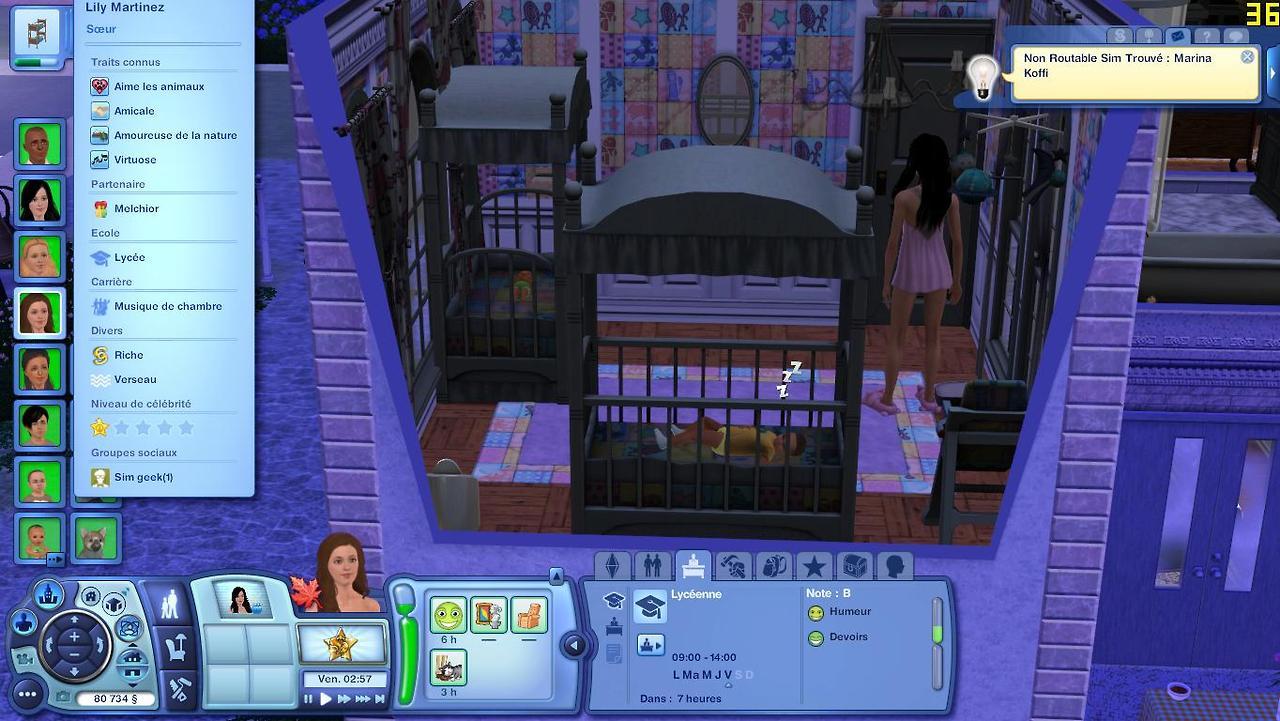Screen dimensions: 1280x721
Task: Select the cat portrait in household list
Action: (96, 540)
